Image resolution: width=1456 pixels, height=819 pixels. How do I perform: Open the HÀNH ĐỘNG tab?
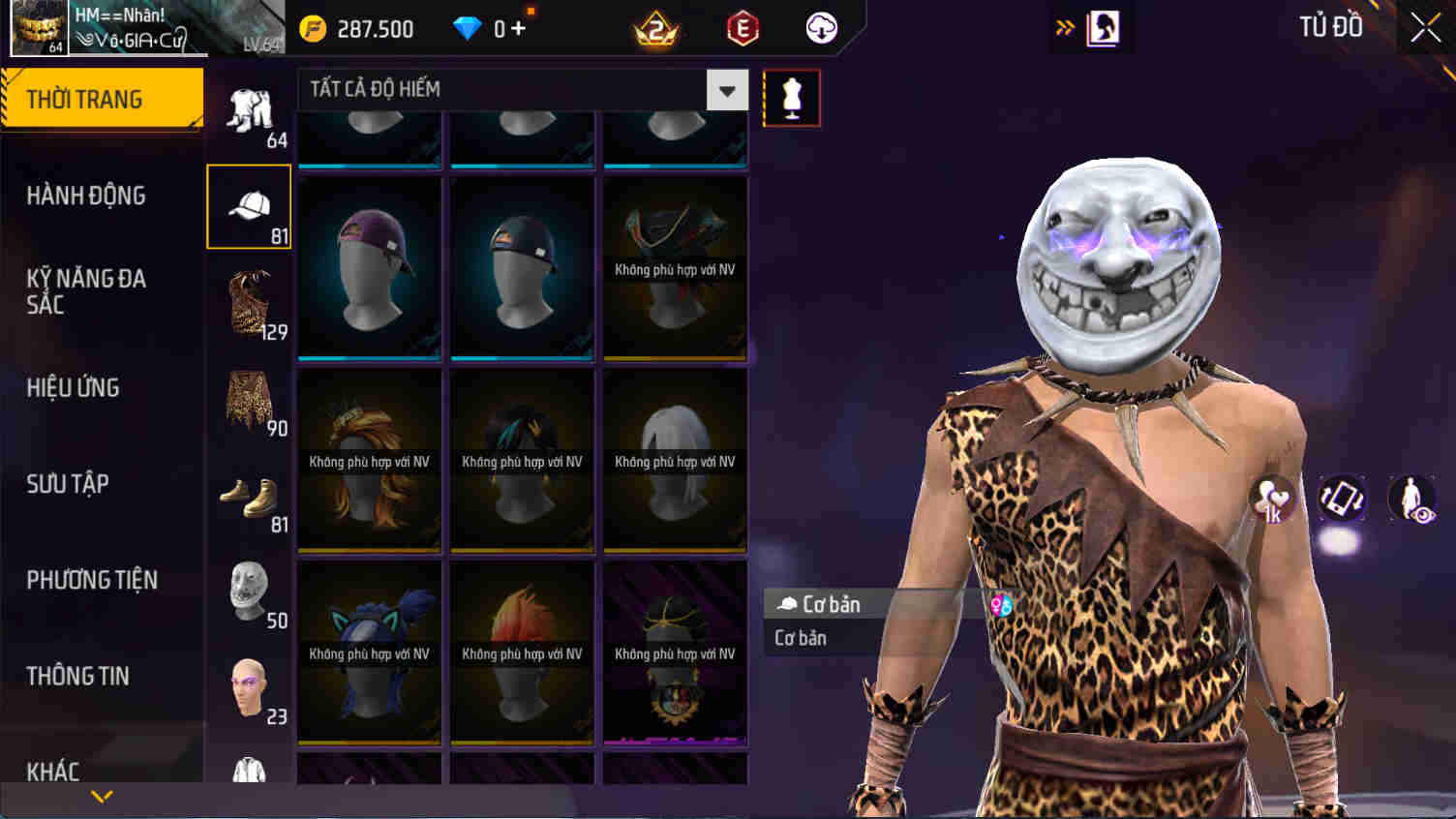click(87, 196)
